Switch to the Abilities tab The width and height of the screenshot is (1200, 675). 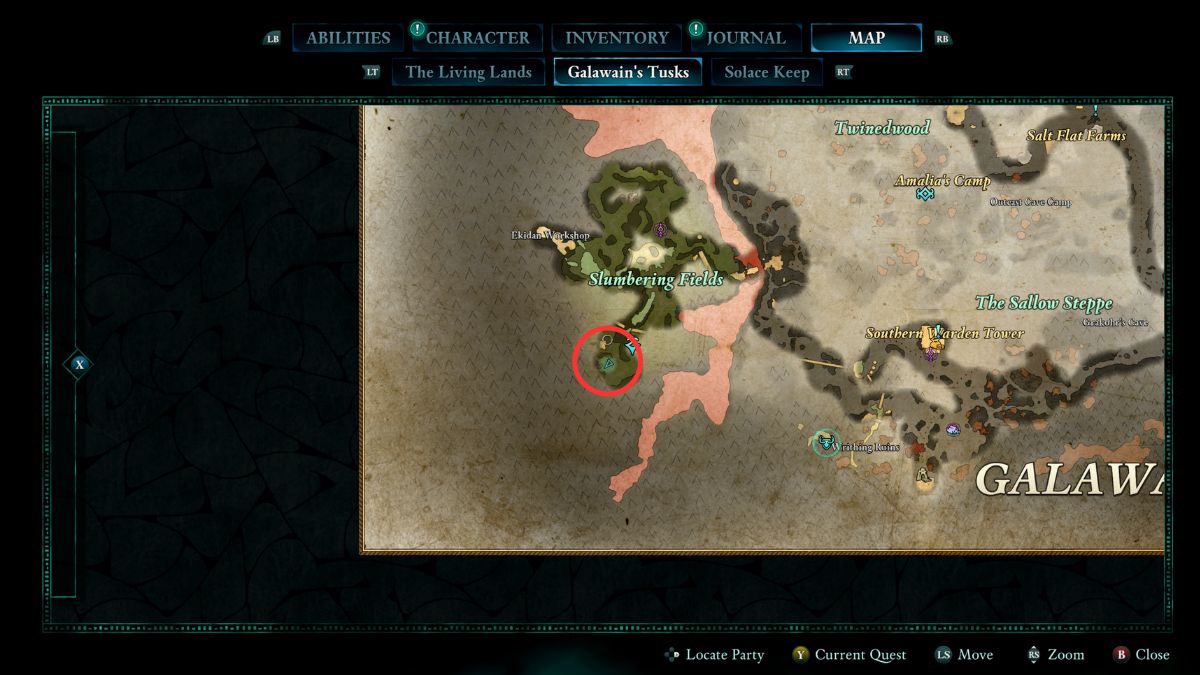[x=348, y=38]
